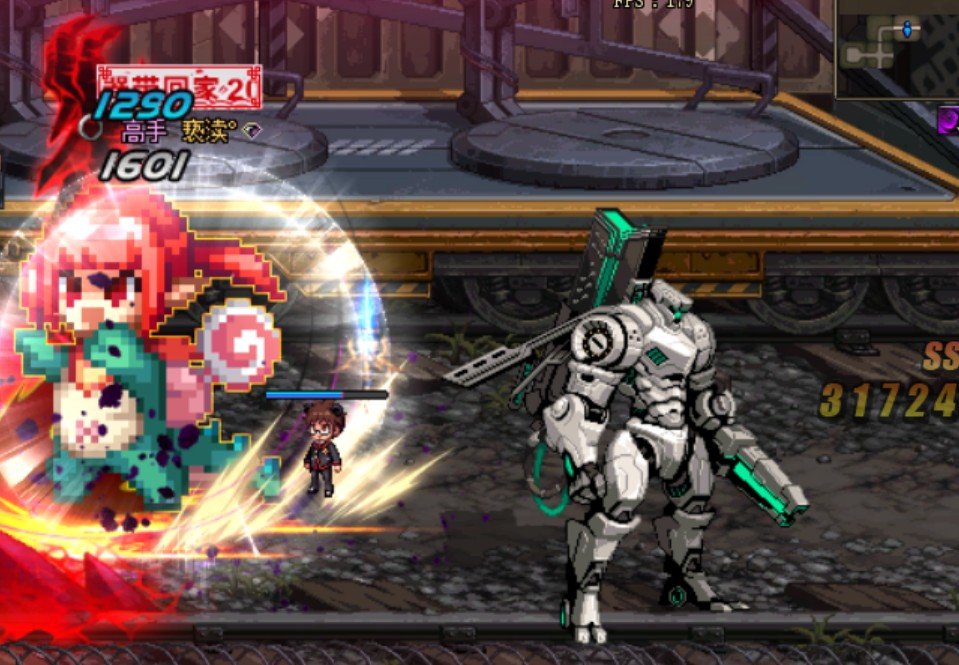Select the purple swirl buff icon

click(x=948, y=120)
